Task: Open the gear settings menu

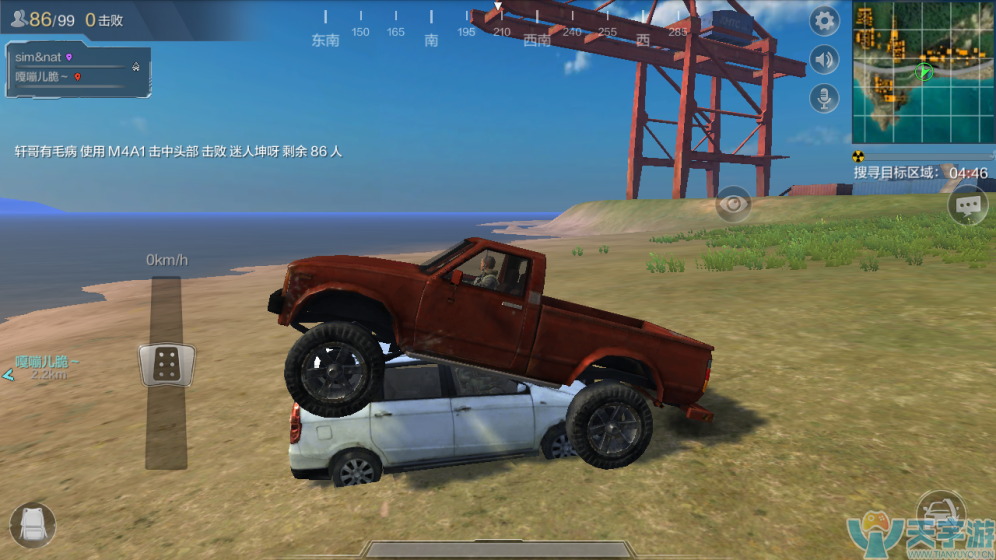Action: click(x=824, y=20)
